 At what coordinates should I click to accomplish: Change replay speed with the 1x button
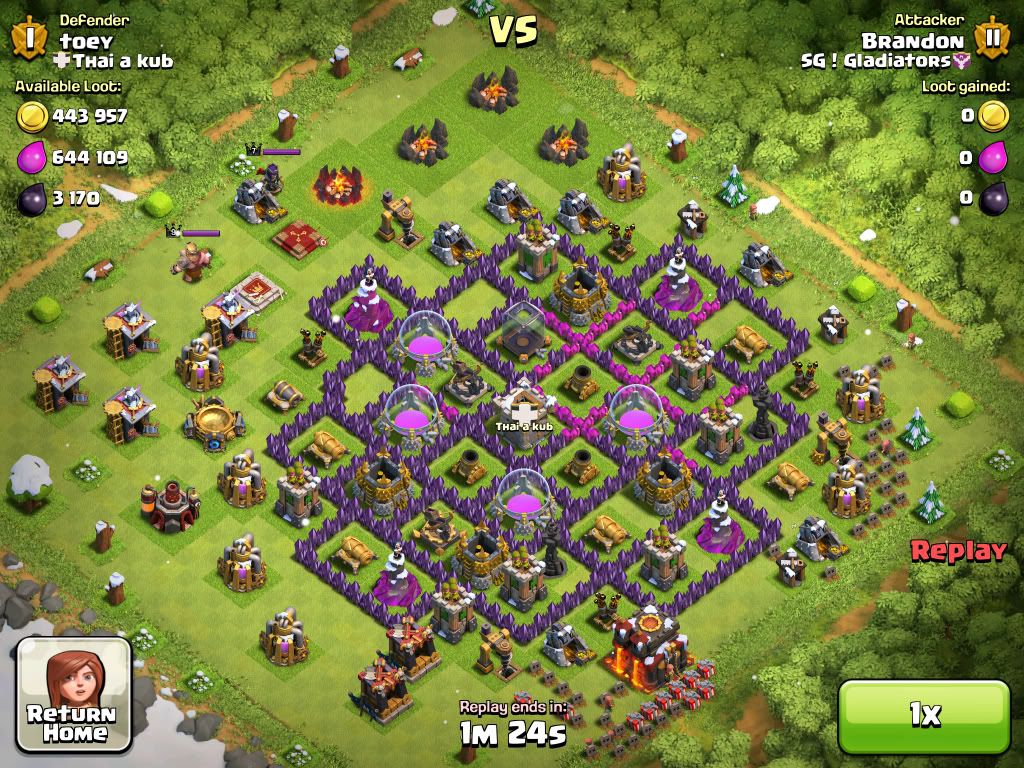[924, 713]
